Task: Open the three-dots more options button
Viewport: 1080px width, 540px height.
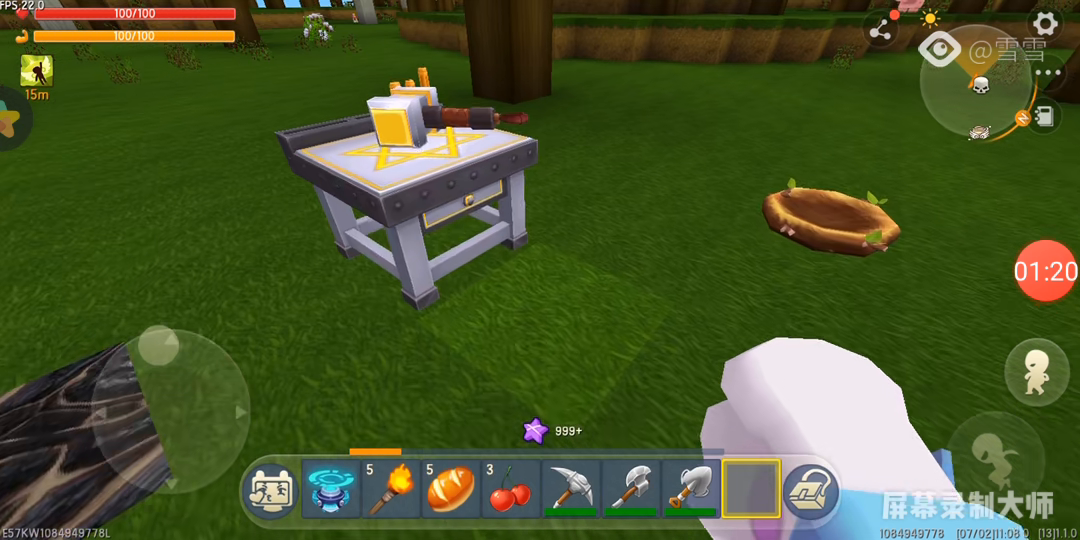Action: tap(1049, 73)
